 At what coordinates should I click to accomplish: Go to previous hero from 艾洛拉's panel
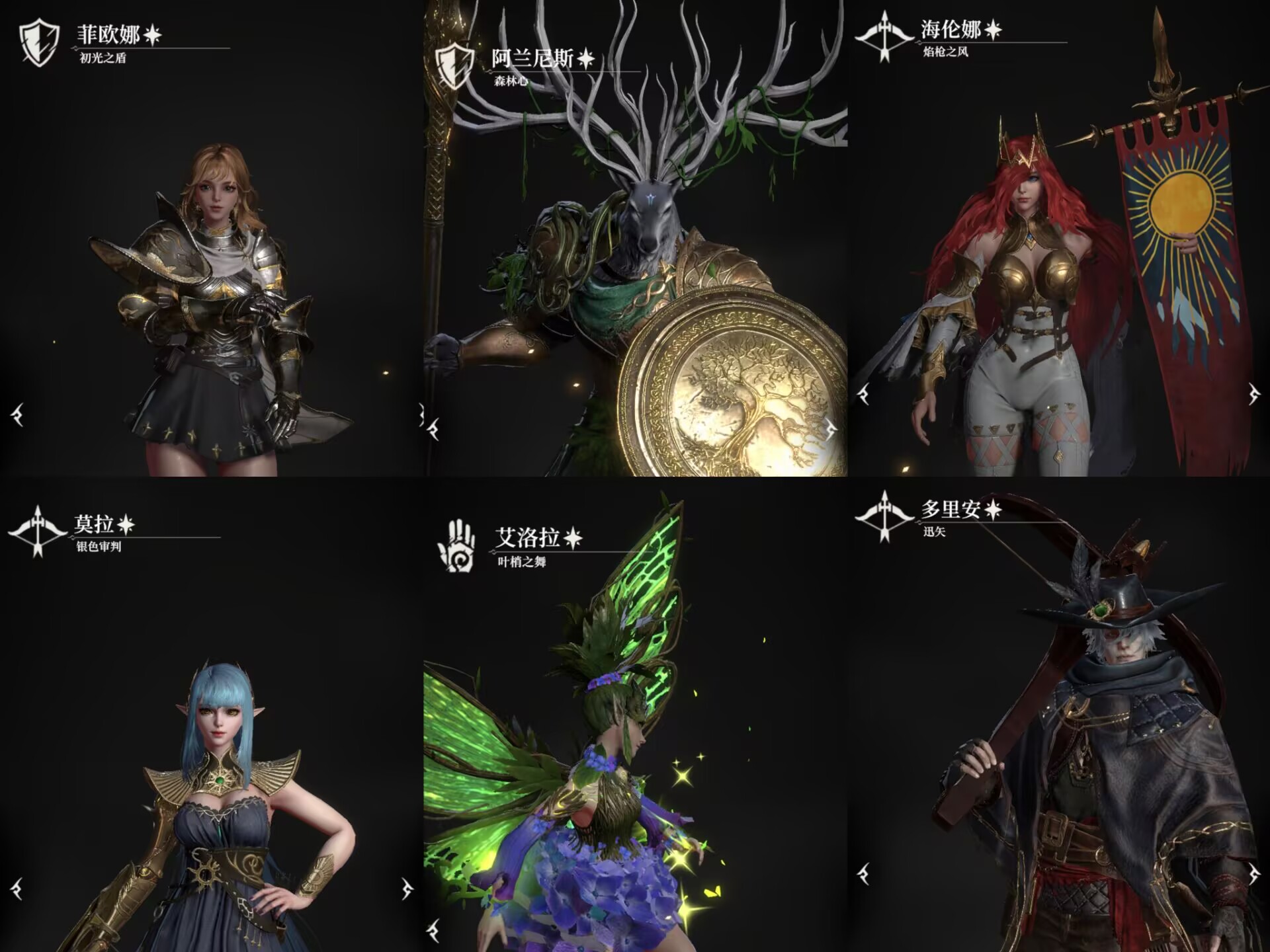pos(433,930)
